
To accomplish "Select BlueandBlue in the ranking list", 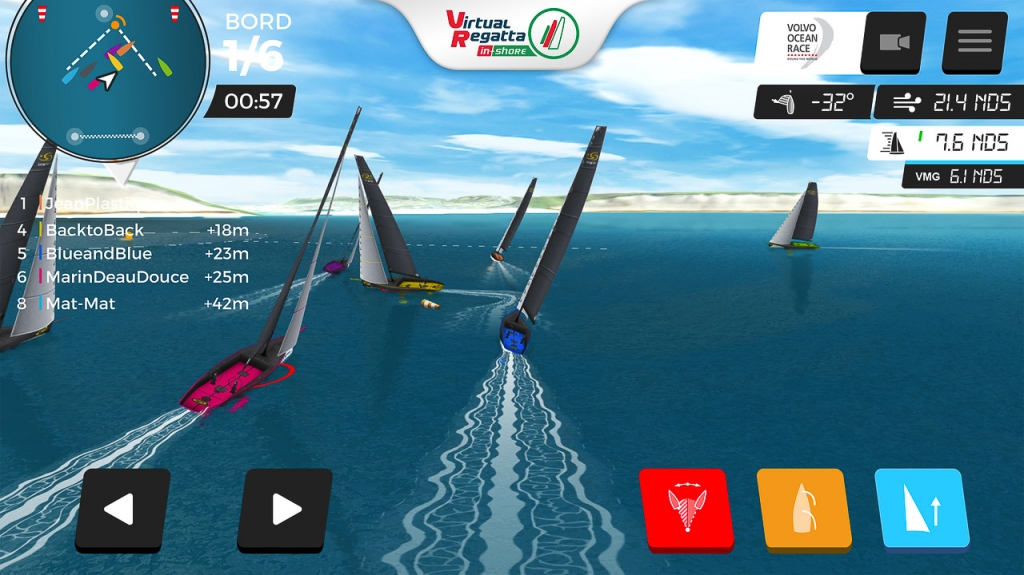I will [98, 254].
